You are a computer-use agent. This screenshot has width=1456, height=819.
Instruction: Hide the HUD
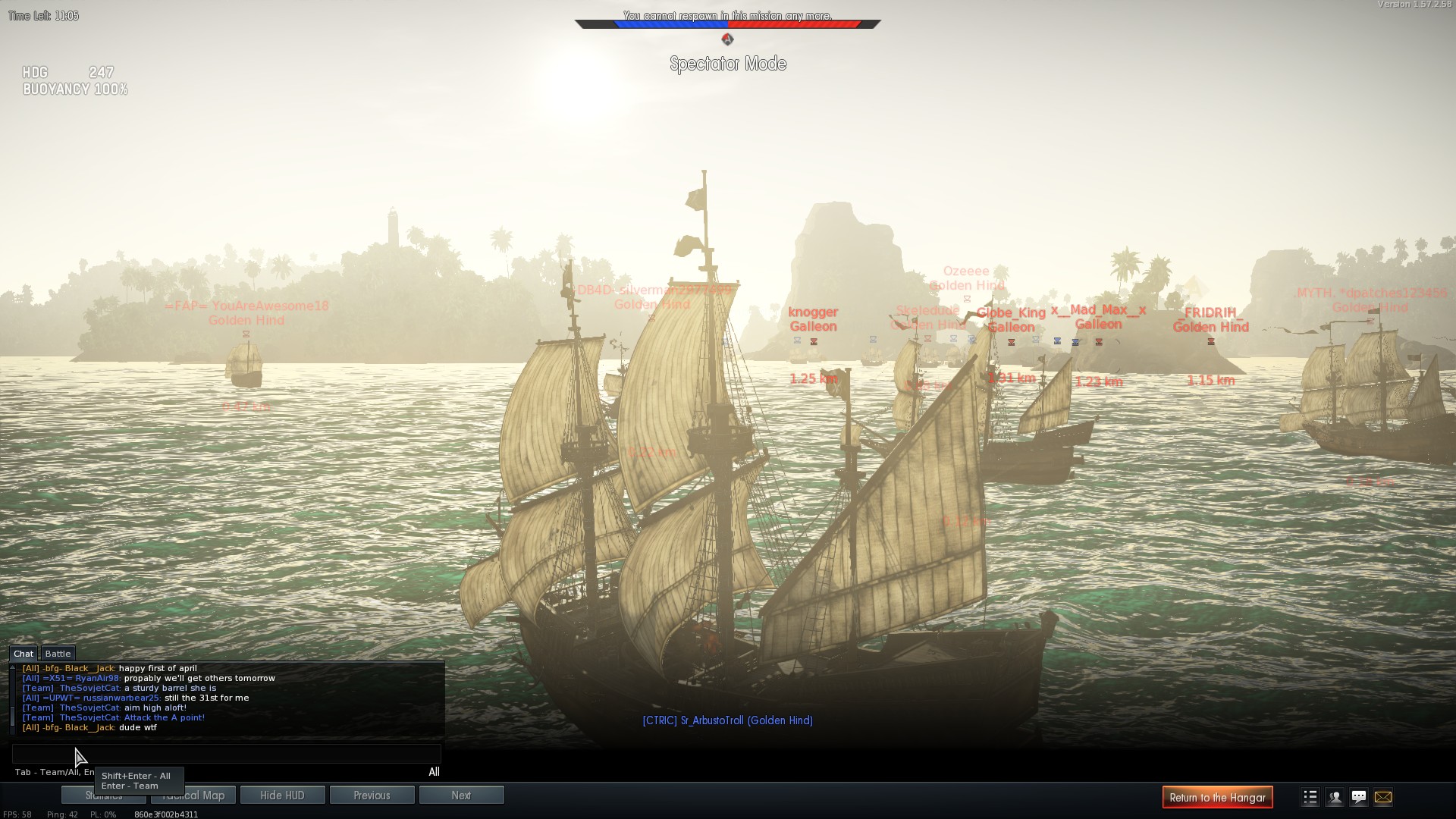click(282, 795)
